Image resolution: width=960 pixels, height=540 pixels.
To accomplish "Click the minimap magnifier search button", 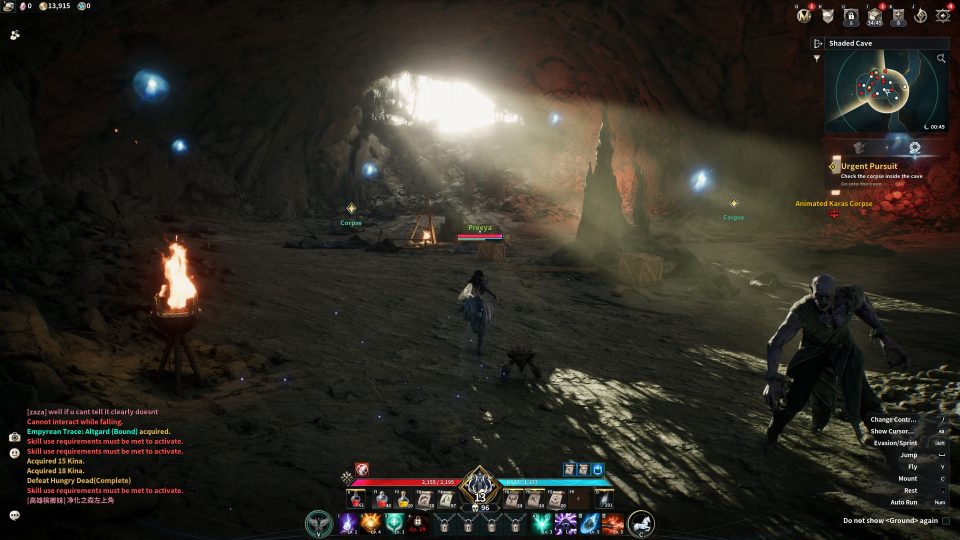I will 941,59.
